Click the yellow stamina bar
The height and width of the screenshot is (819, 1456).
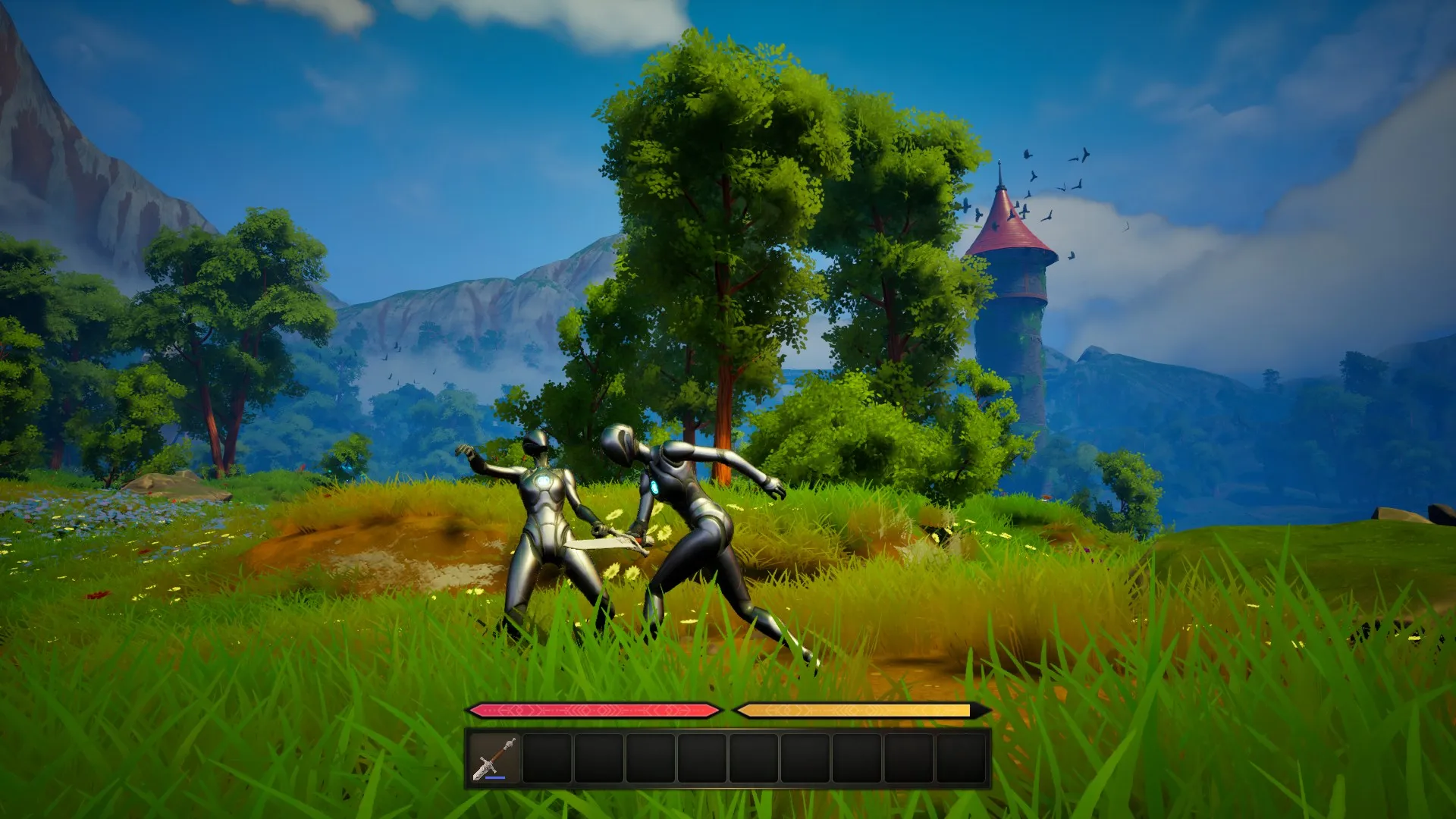coord(857,709)
